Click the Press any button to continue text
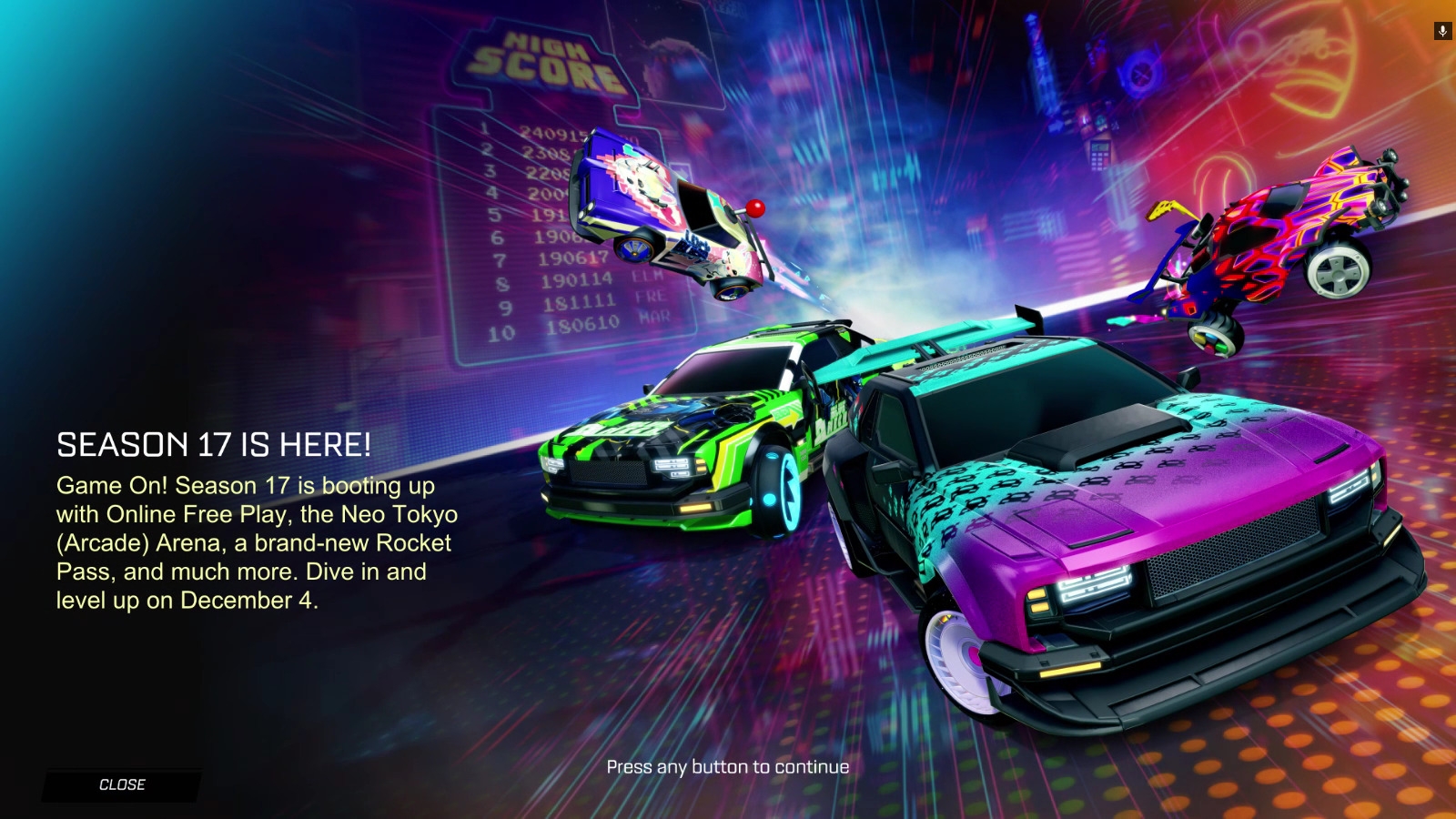Screen dimensions: 1456x819 pos(727,767)
